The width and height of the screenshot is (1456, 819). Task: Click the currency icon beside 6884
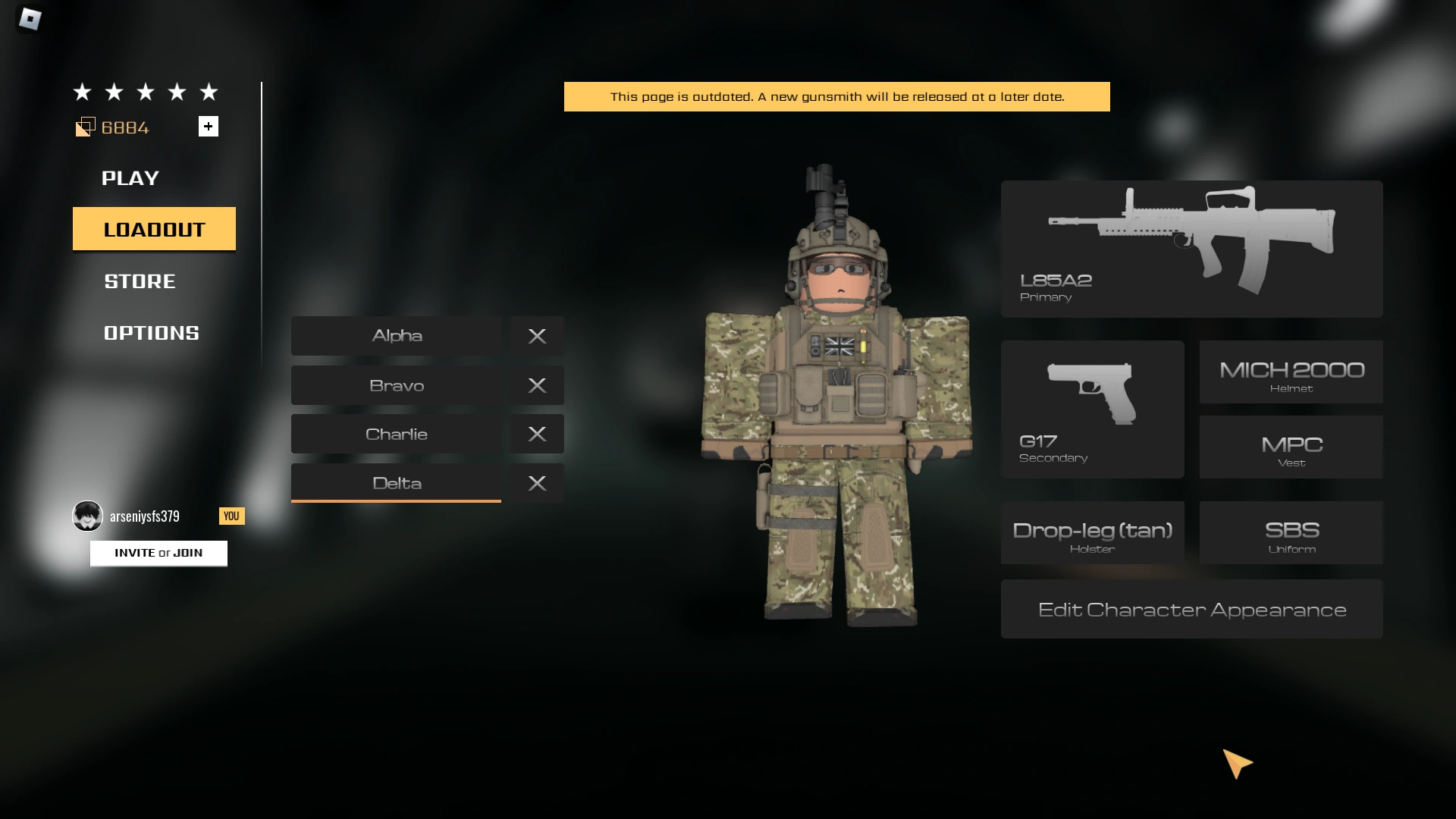pos(86,127)
